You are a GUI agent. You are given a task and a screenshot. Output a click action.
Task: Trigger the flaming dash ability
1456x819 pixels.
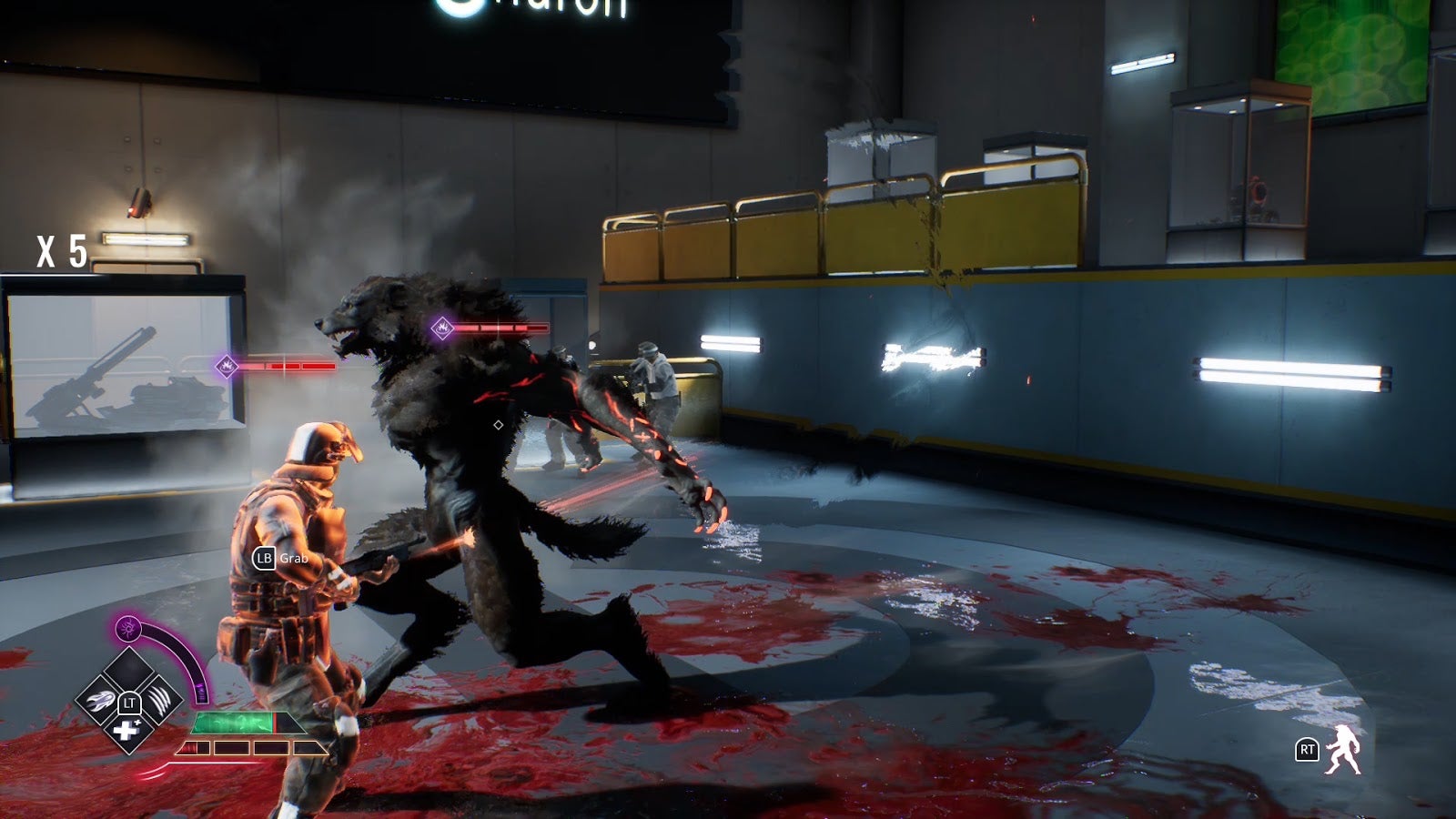[x=99, y=702]
